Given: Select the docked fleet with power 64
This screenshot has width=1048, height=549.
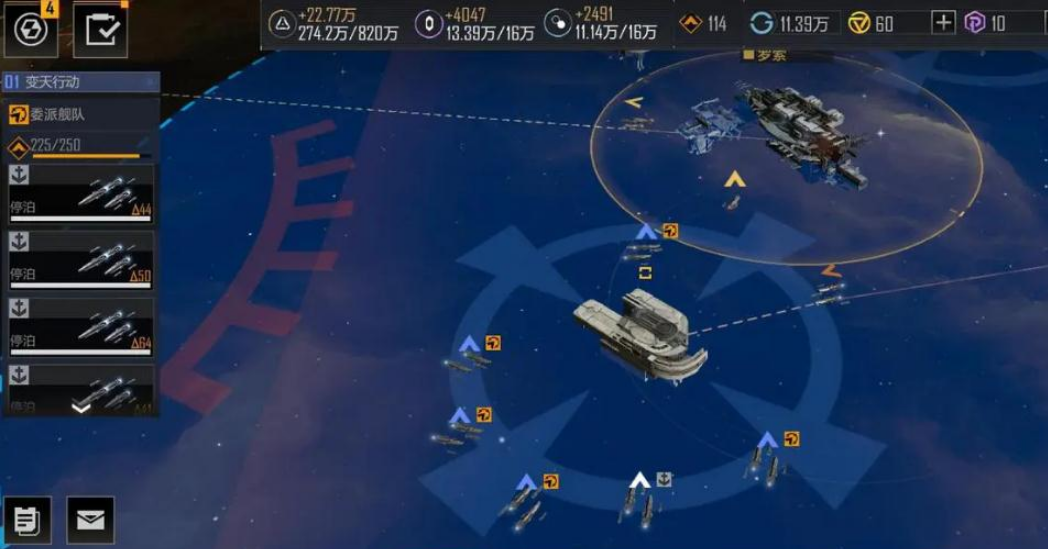Looking at the screenshot, I should (80, 325).
